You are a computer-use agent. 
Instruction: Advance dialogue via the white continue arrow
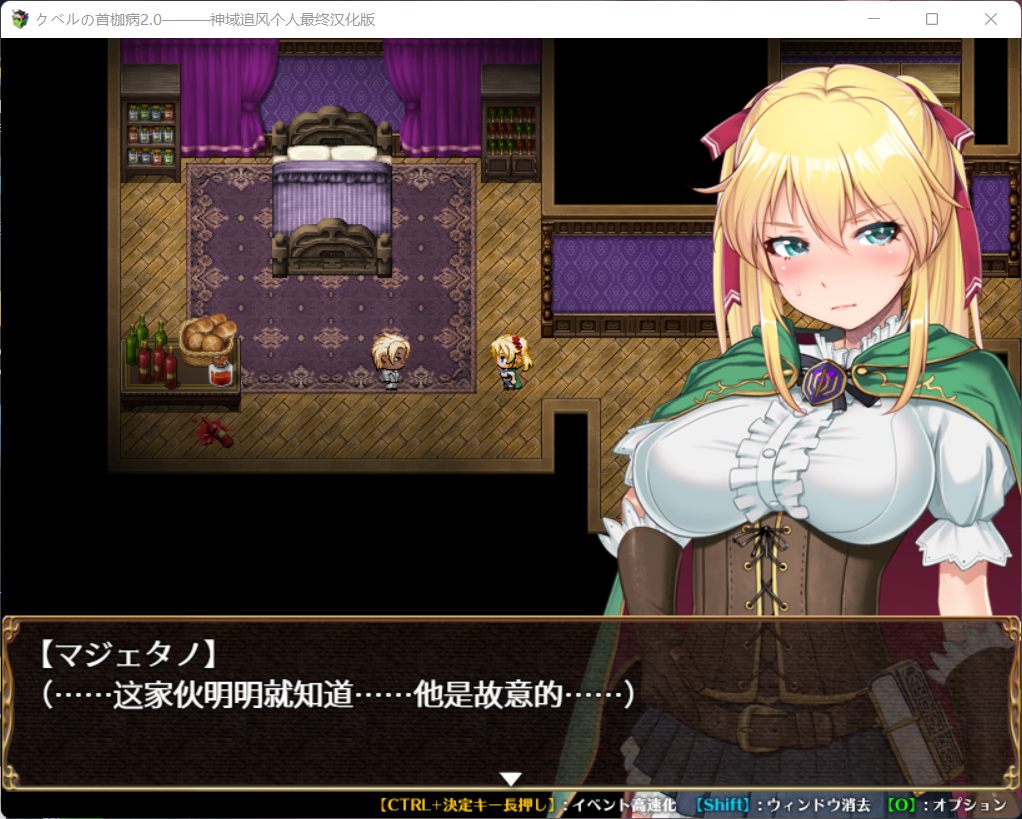tap(511, 779)
